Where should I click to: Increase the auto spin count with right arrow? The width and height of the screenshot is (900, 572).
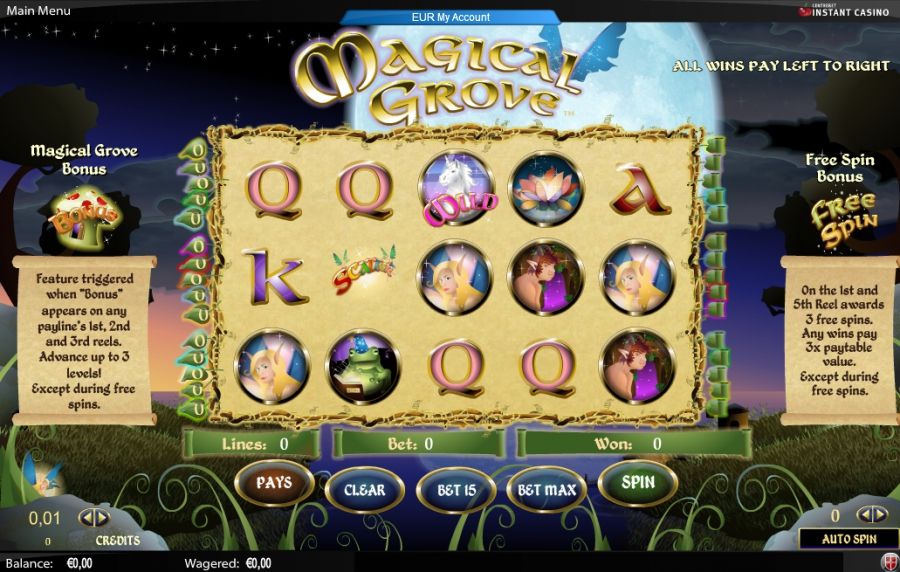click(881, 515)
